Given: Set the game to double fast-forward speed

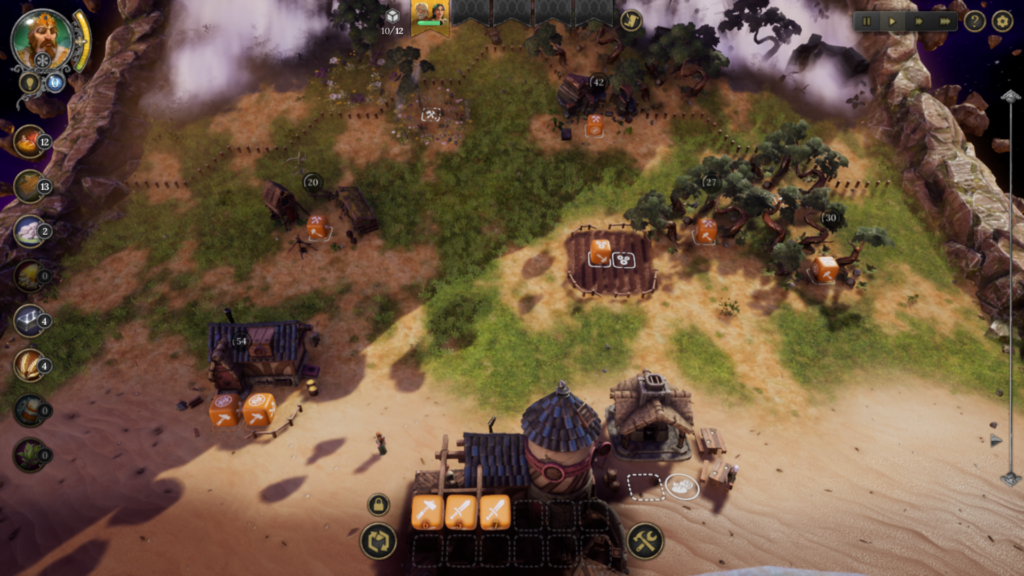Looking at the screenshot, I should coord(918,21).
